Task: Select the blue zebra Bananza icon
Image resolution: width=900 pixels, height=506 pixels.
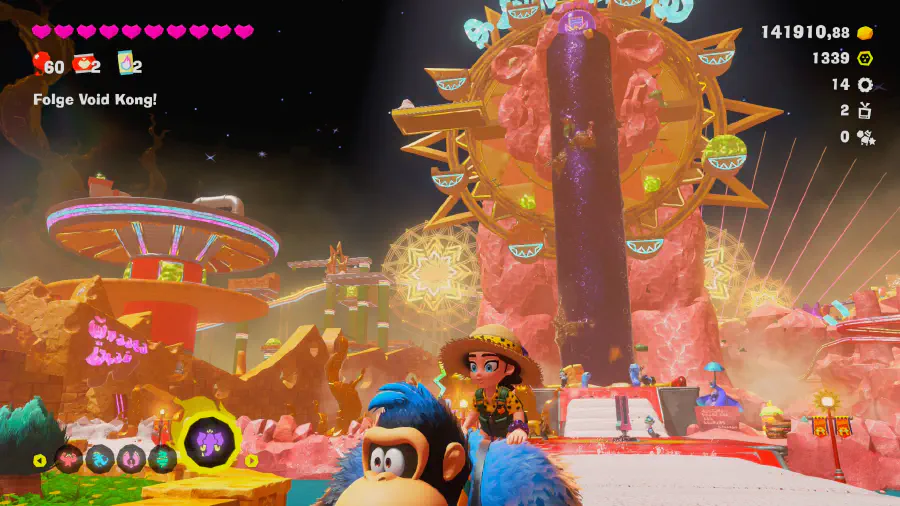Action: [x=100, y=460]
